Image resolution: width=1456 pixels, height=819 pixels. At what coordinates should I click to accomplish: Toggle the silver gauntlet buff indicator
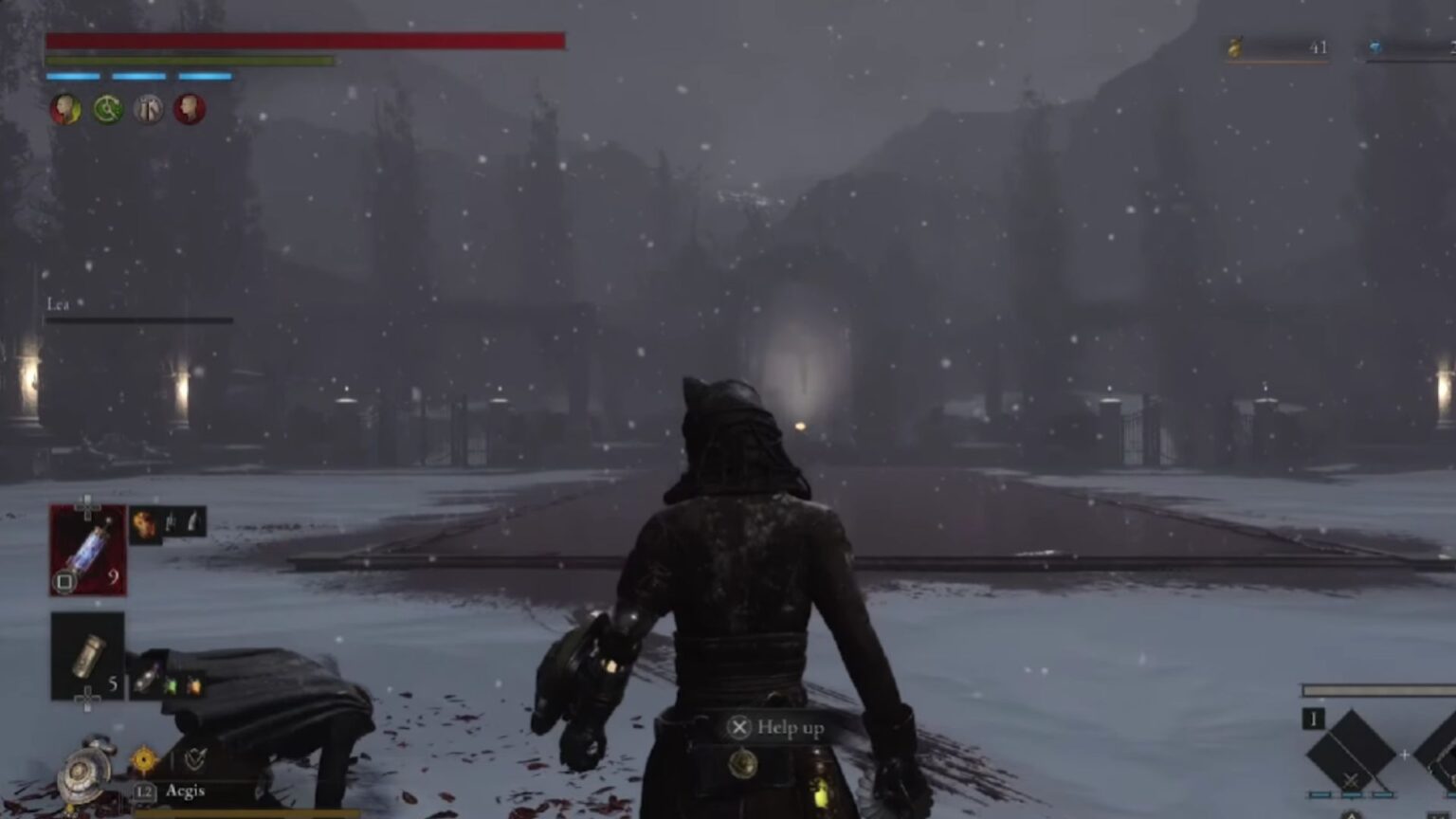[149, 108]
